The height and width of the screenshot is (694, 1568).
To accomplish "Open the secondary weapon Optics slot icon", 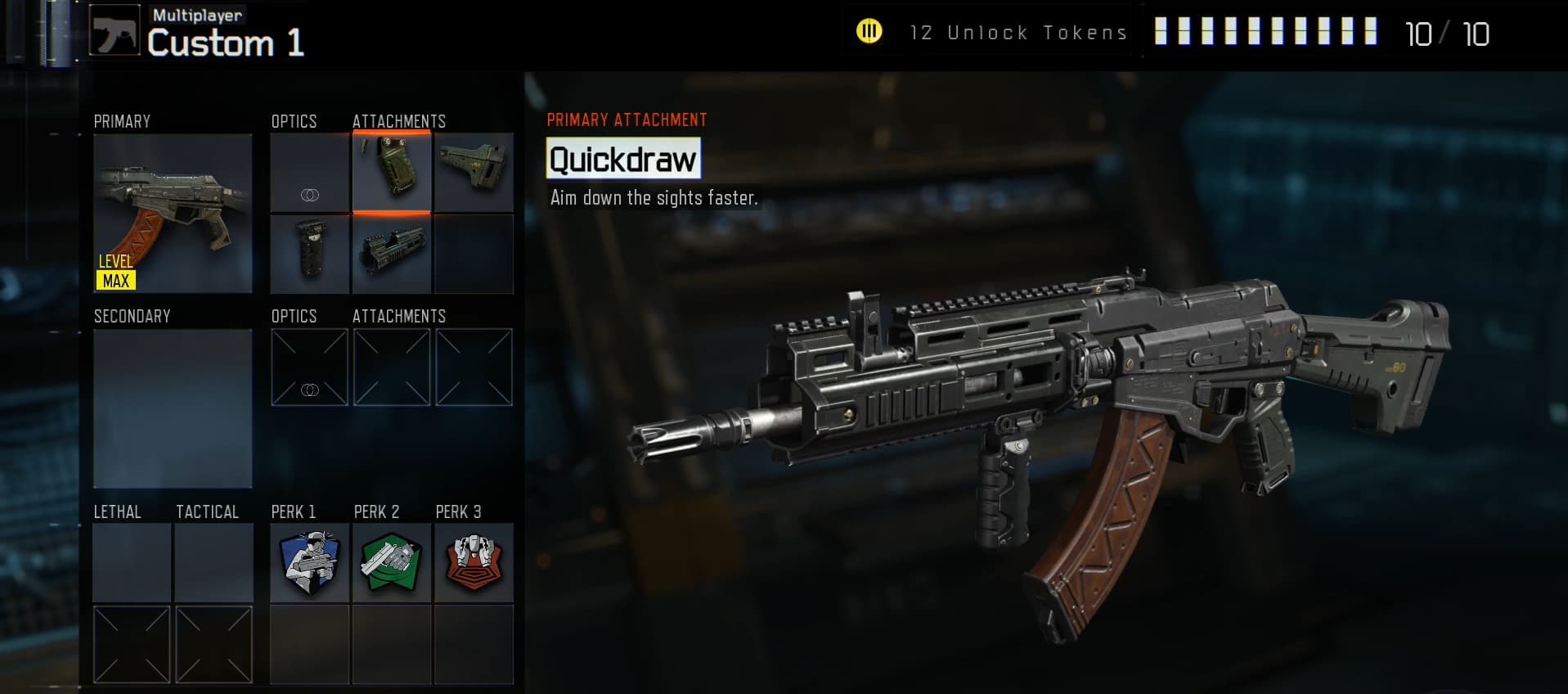I will point(310,367).
